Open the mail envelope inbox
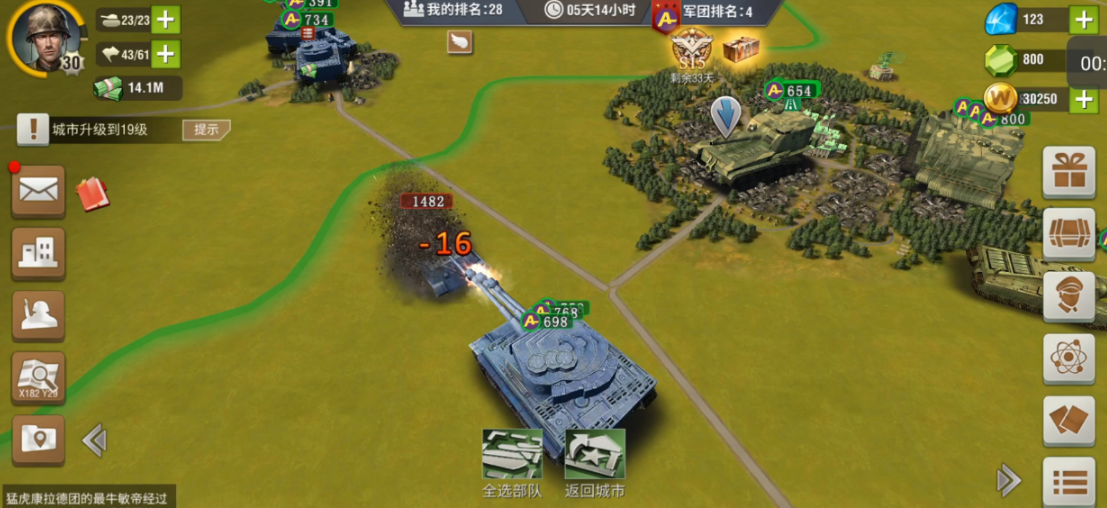This screenshot has width=1107, height=508. [x=38, y=190]
